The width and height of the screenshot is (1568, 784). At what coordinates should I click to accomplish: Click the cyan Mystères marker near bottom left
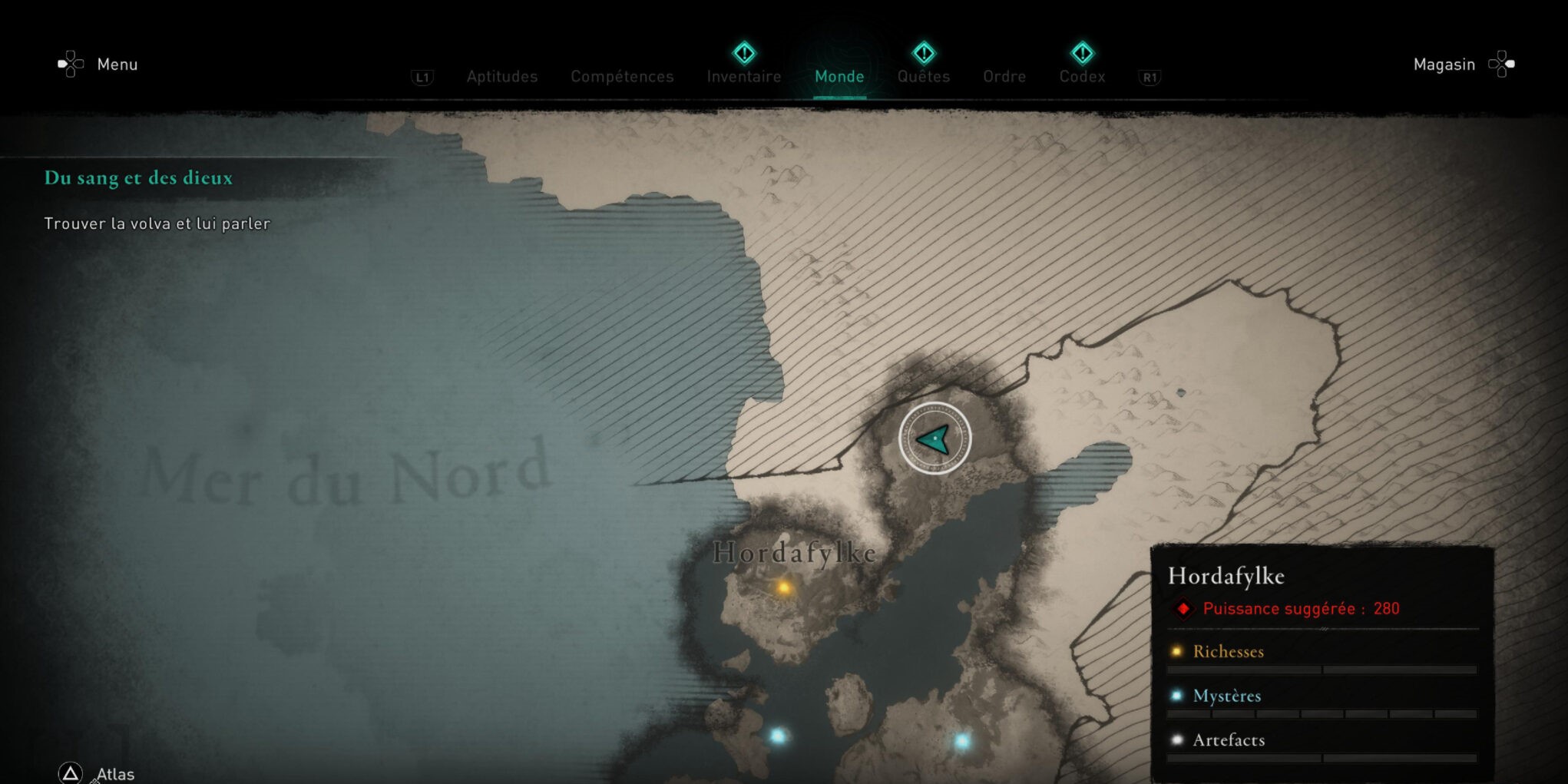click(x=777, y=736)
